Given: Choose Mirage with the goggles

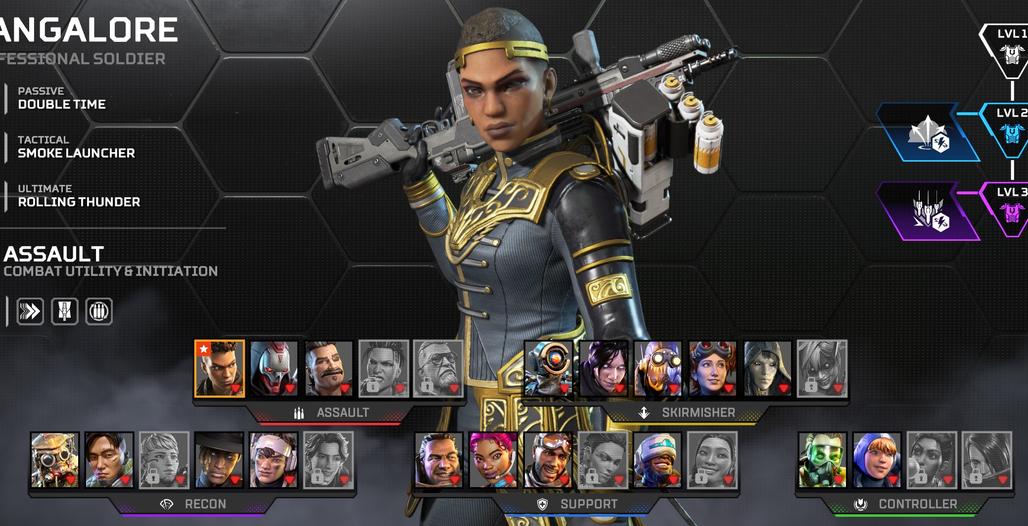Looking at the screenshot, I should click(548, 460).
